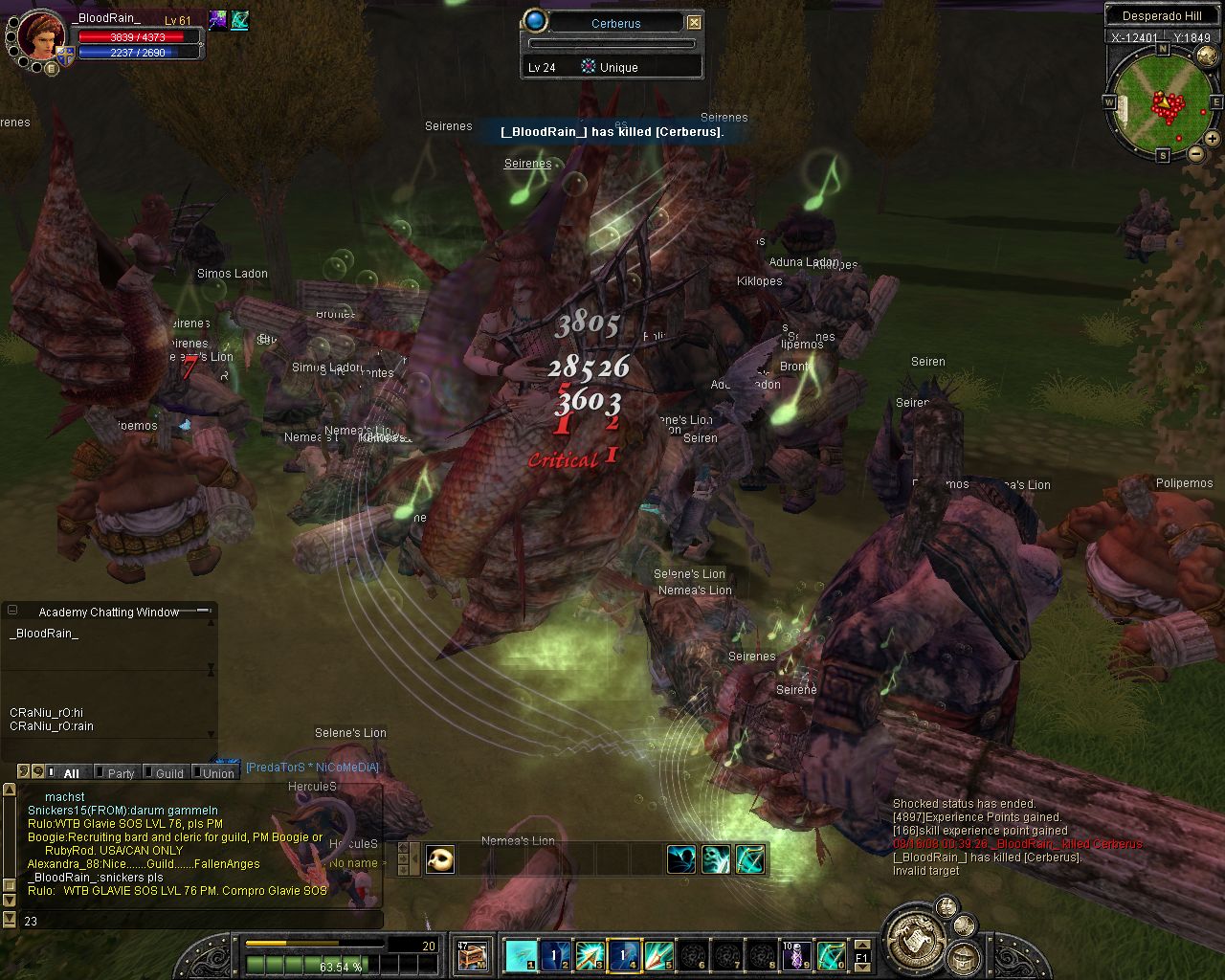Switch chat to the Guild tab
This screenshot has width=1225, height=980.
[x=168, y=773]
